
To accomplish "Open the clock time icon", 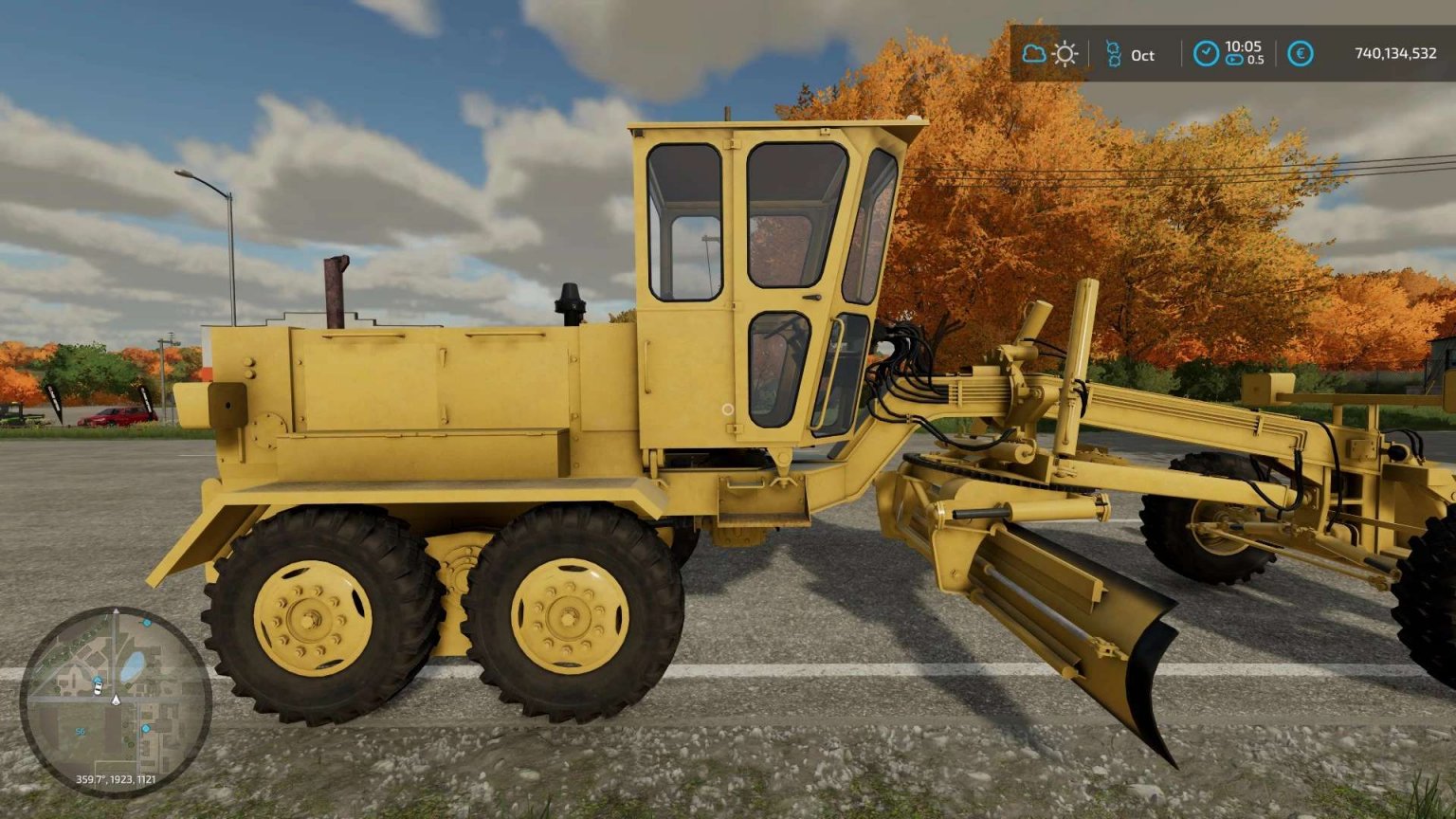I will 1208,53.
